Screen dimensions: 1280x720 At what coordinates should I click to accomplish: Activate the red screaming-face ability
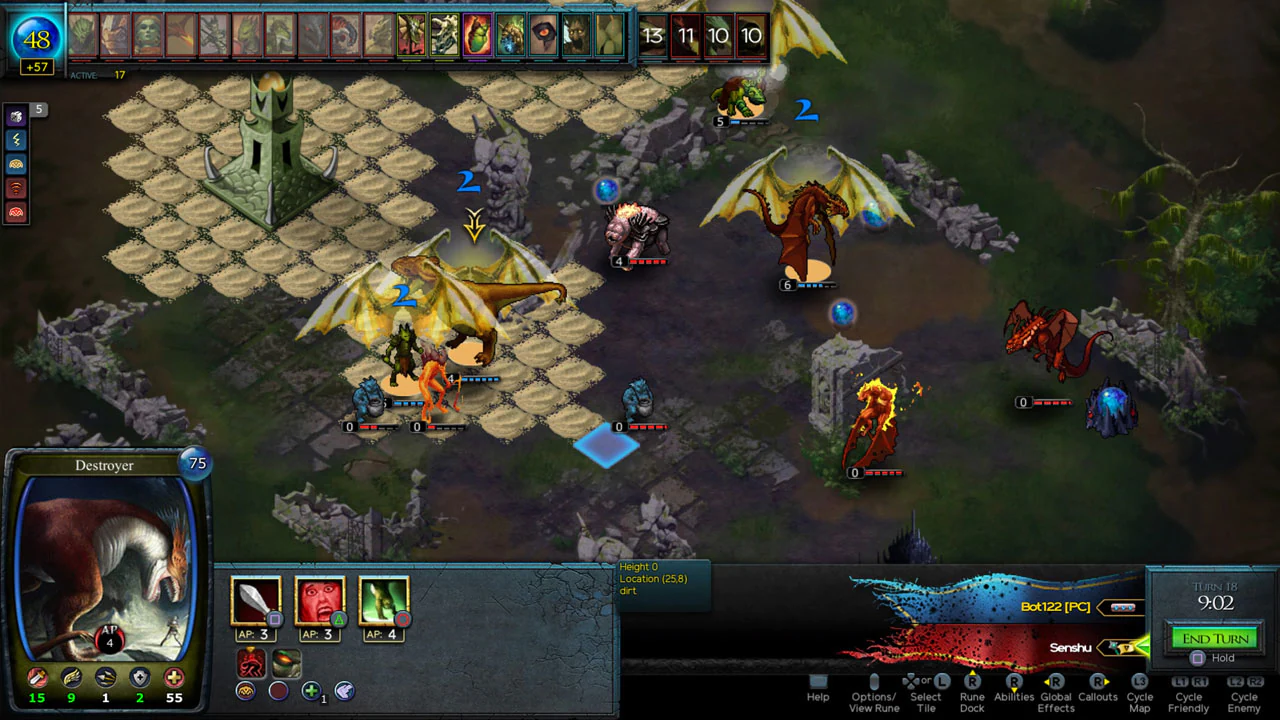pyautogui.click(x=319, y=600)
